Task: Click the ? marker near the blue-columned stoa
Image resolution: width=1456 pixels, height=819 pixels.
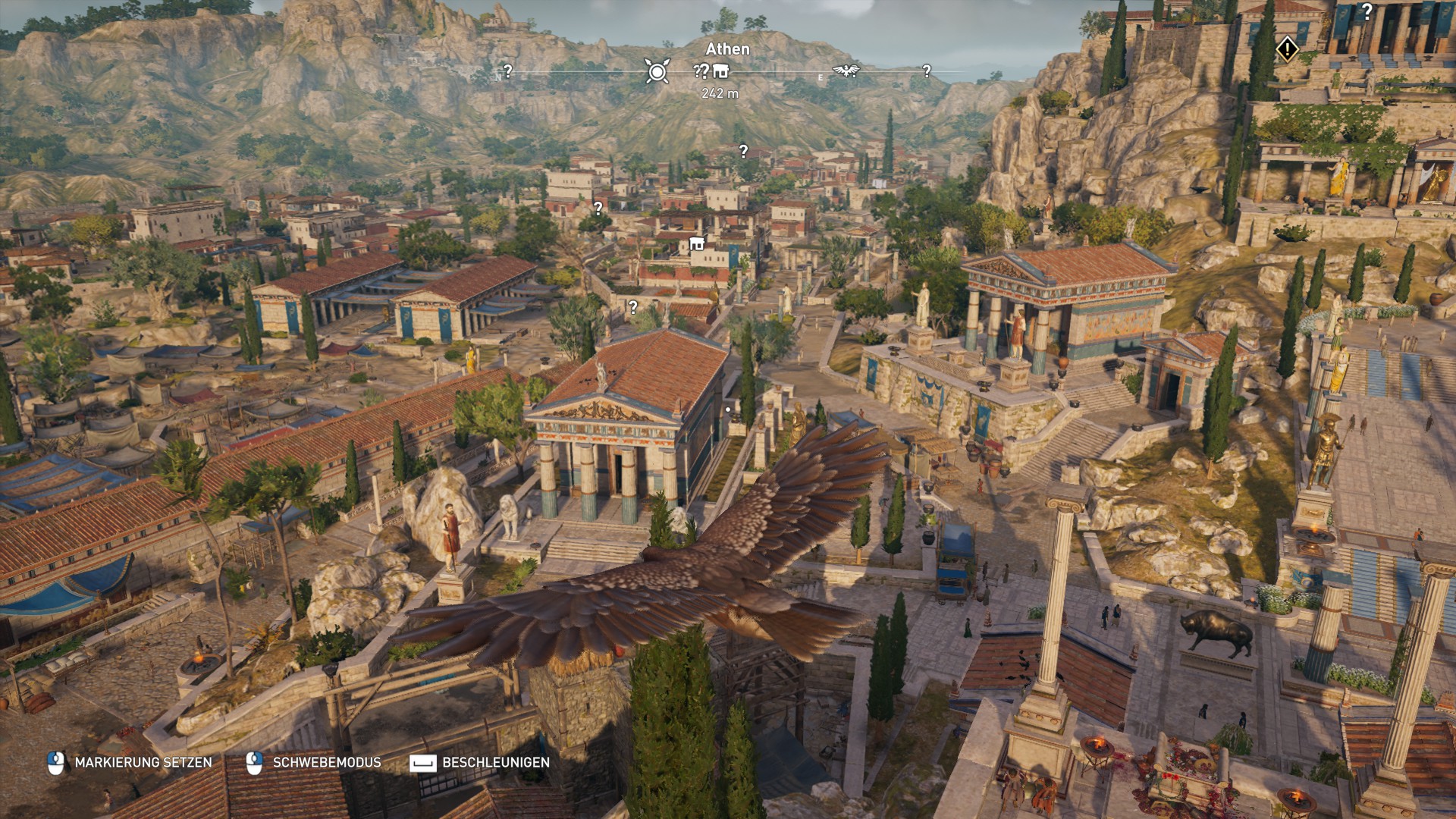Action: [632, 306]
